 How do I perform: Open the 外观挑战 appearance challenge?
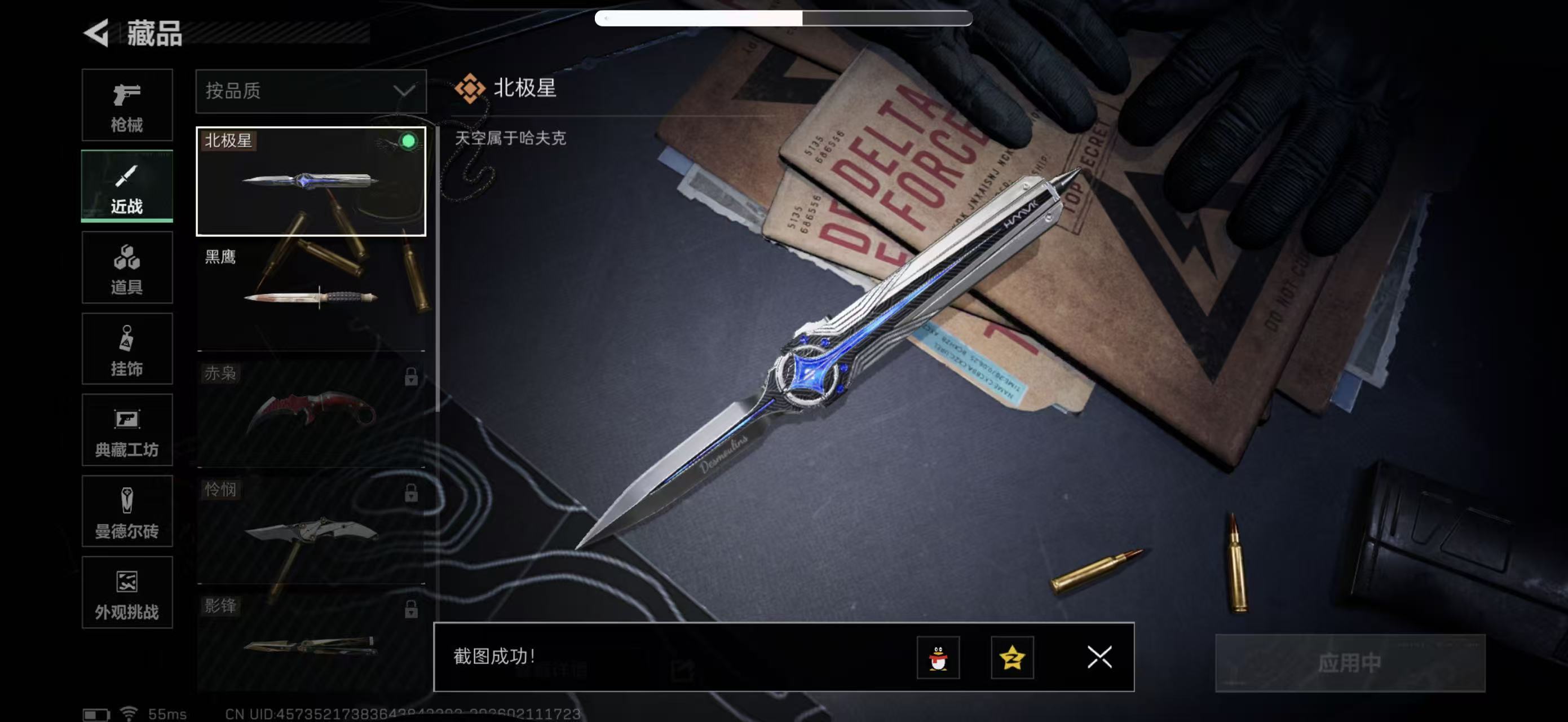[127, 593]
